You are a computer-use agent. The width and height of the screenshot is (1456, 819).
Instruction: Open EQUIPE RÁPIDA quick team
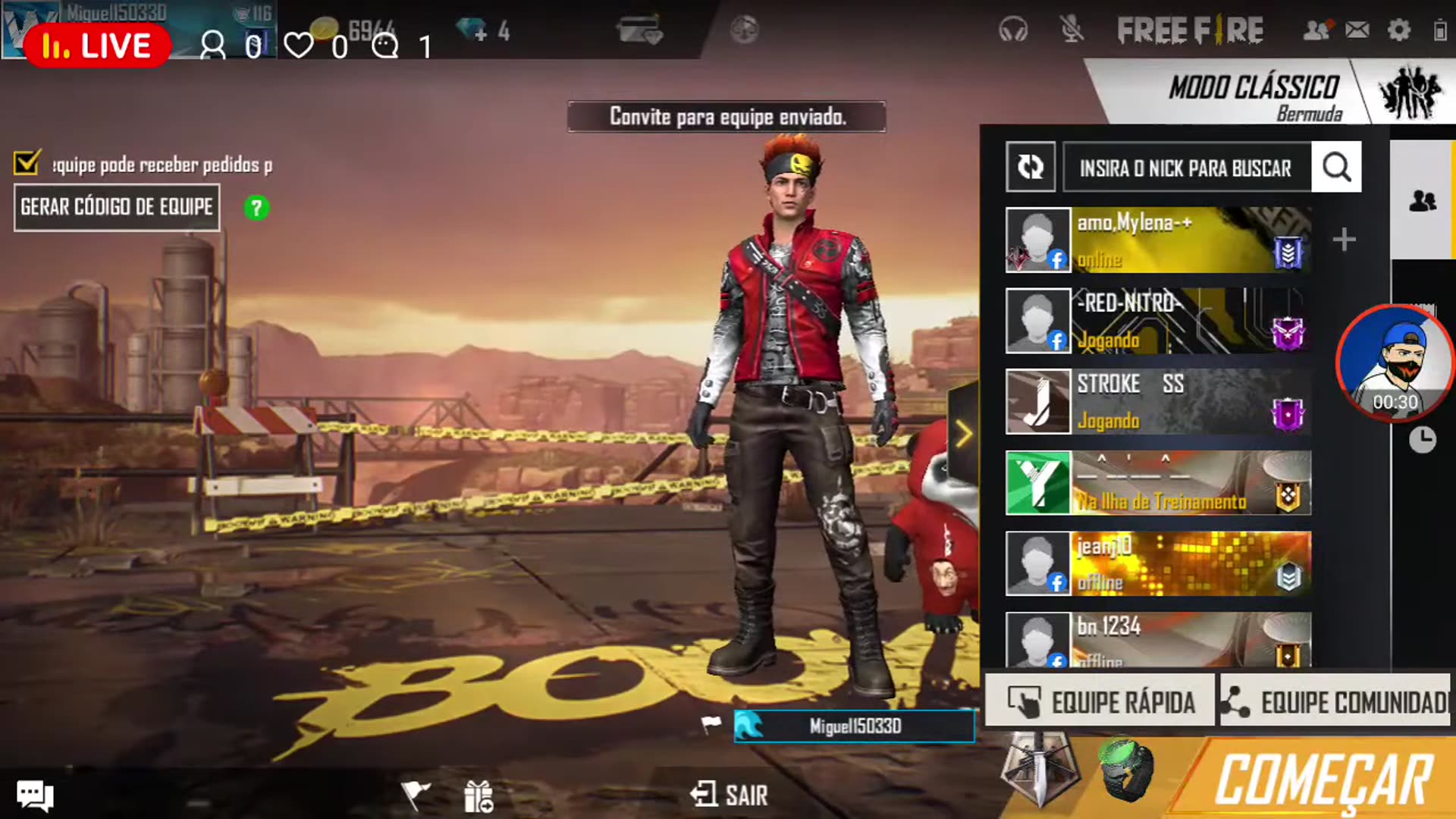1100,702
